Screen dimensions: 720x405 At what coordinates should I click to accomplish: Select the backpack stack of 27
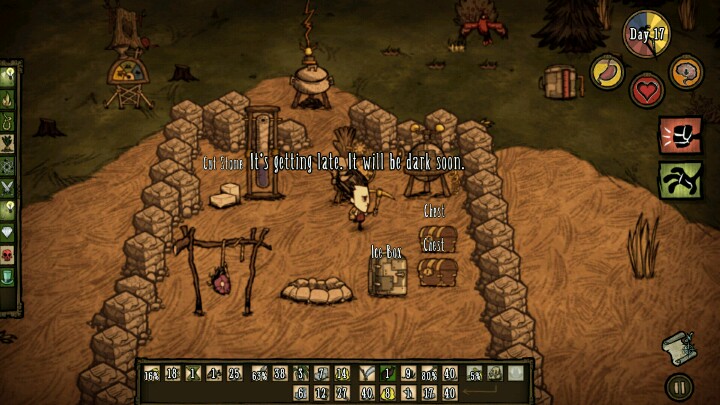344,393
